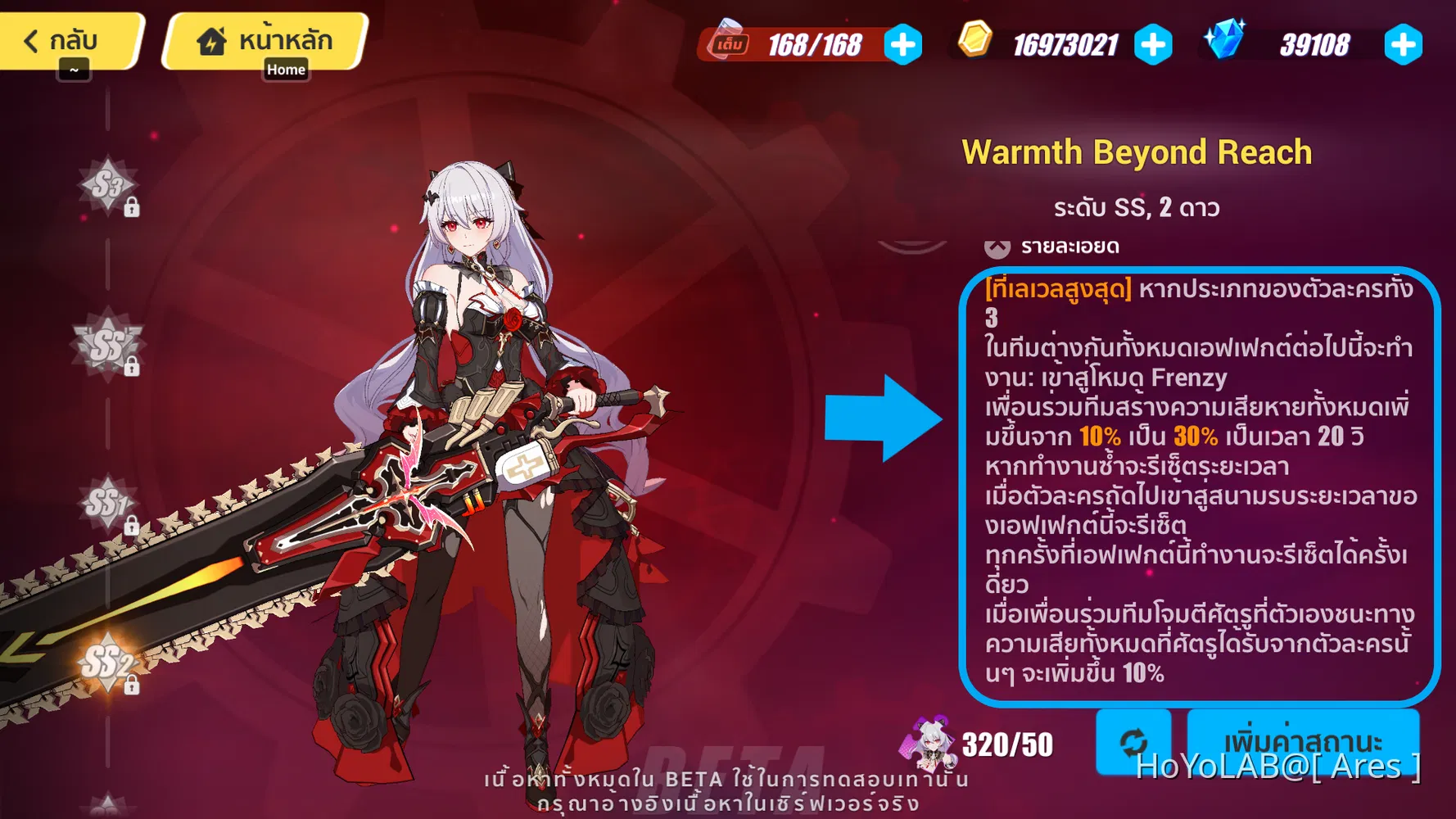
Task: Click the stamina vial icon near 168/168
Action: click(729, 41)
